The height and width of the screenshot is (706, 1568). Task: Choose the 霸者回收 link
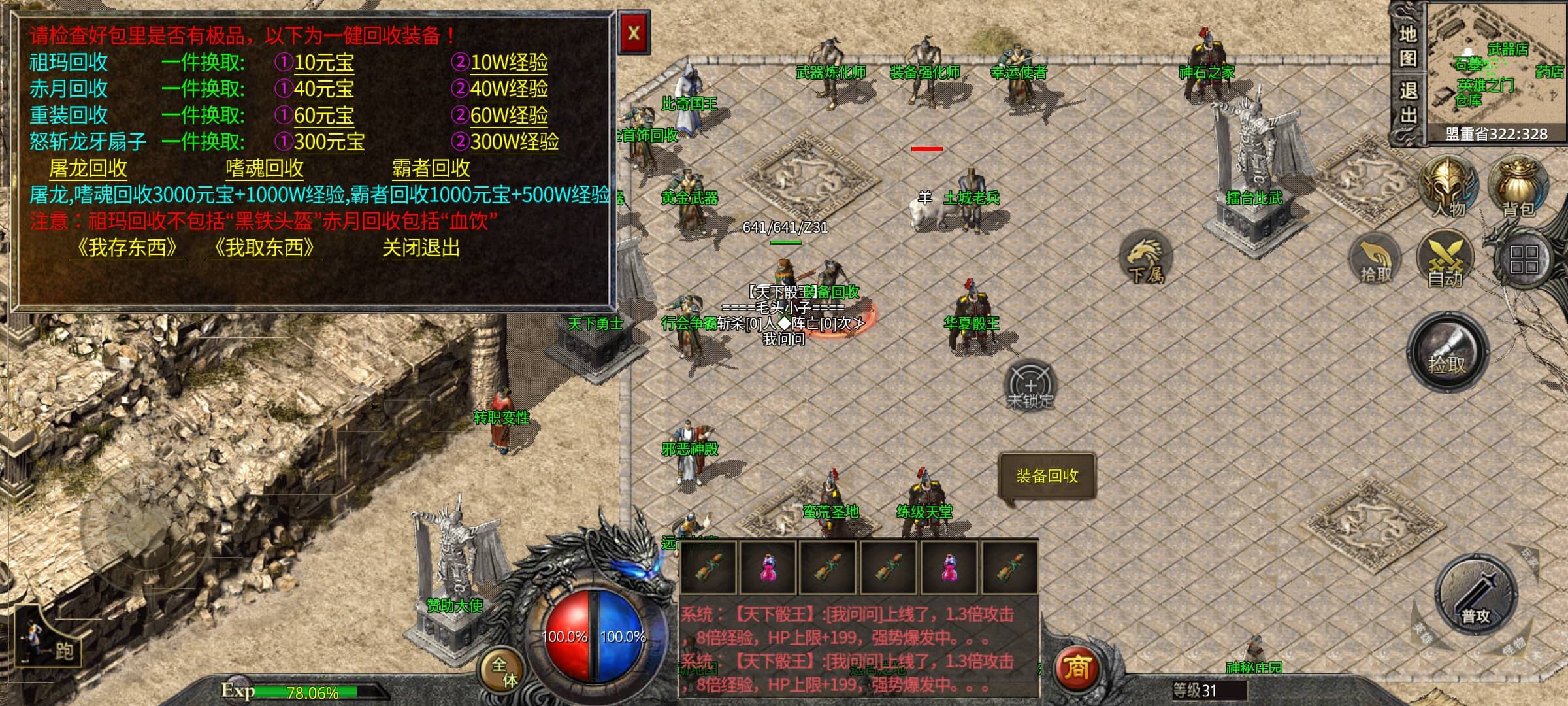pos(431,169)
